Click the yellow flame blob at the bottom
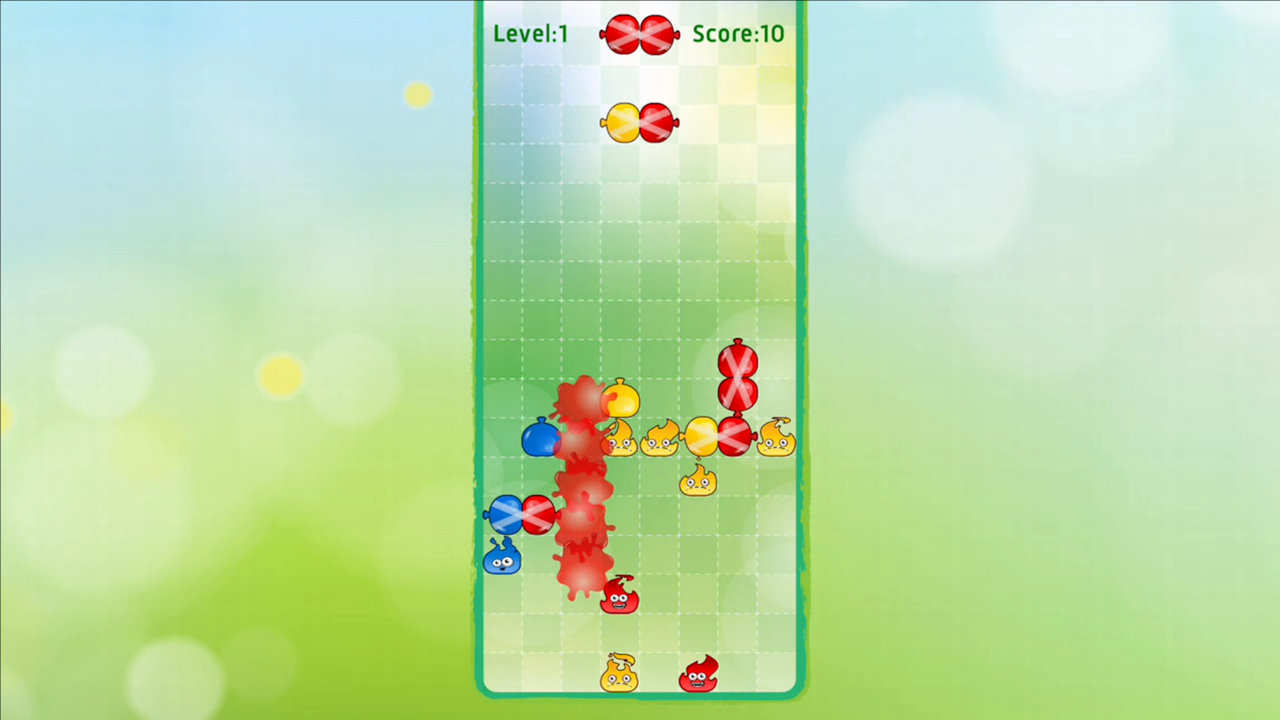 (621, 676)
